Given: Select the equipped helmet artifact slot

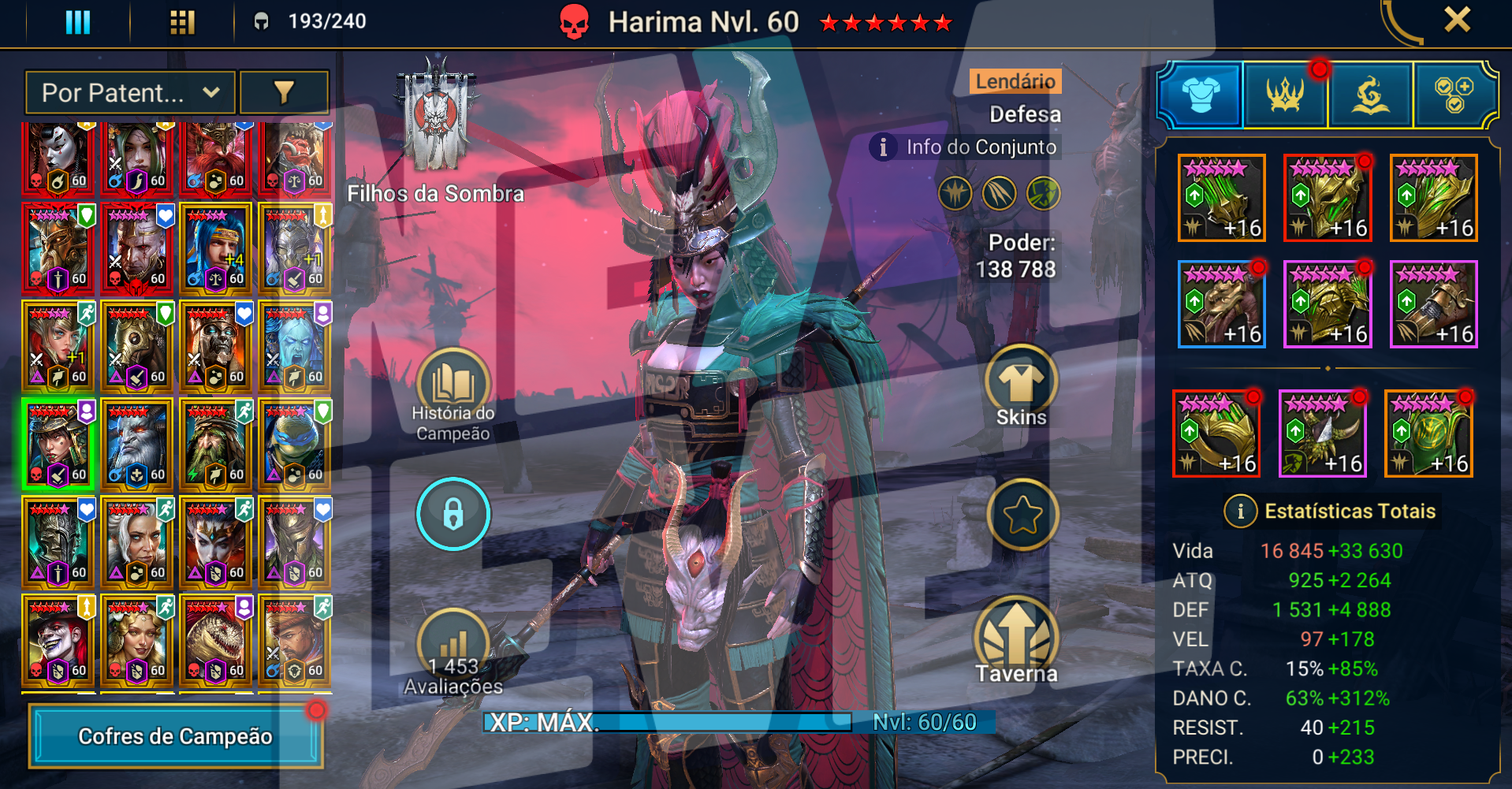Looking at the screenshot, I should 1328,198.
